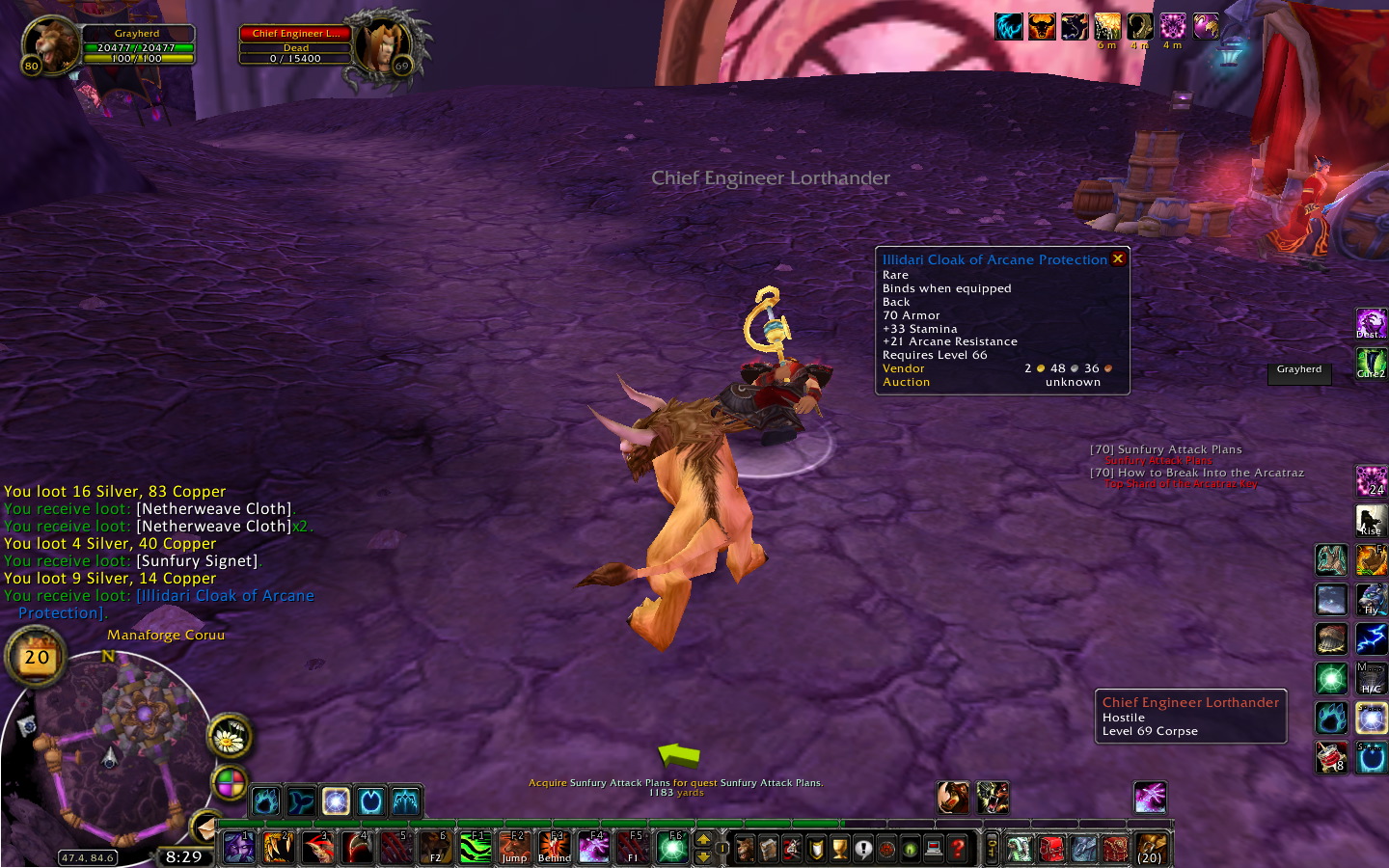Open the help question mark menu button

click(x=957, y=849)
